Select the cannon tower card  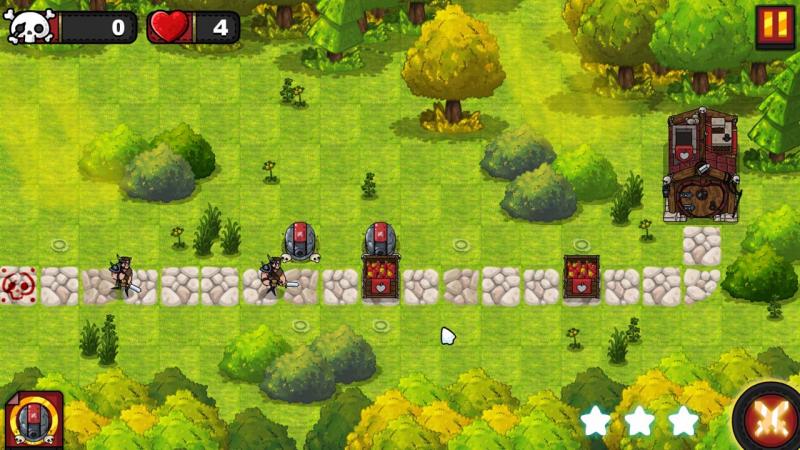[33, 419]
